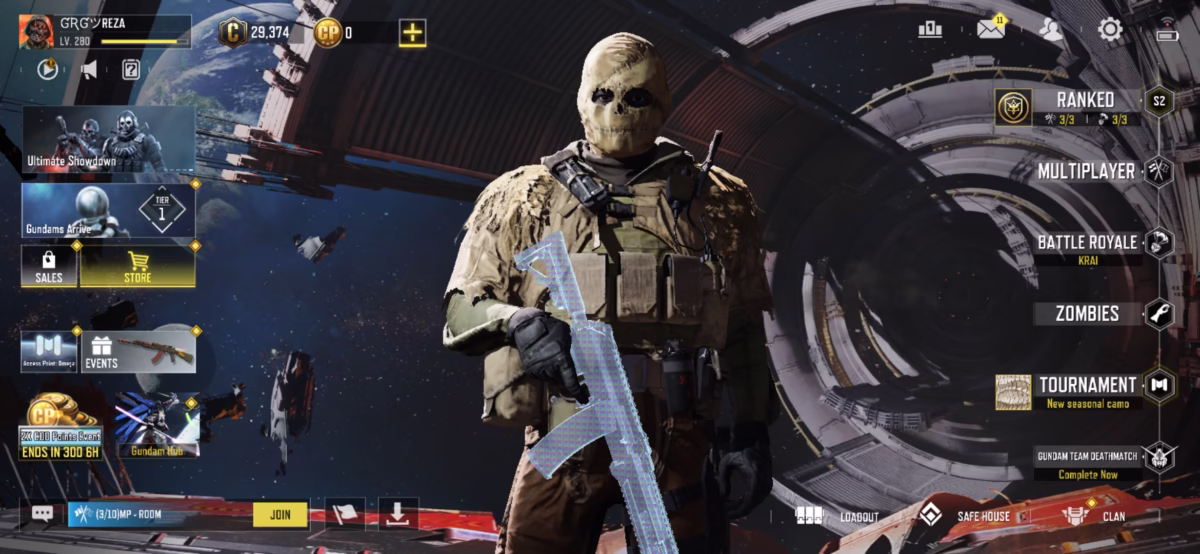Add more CP with the plus button

(x=412, y=32)
